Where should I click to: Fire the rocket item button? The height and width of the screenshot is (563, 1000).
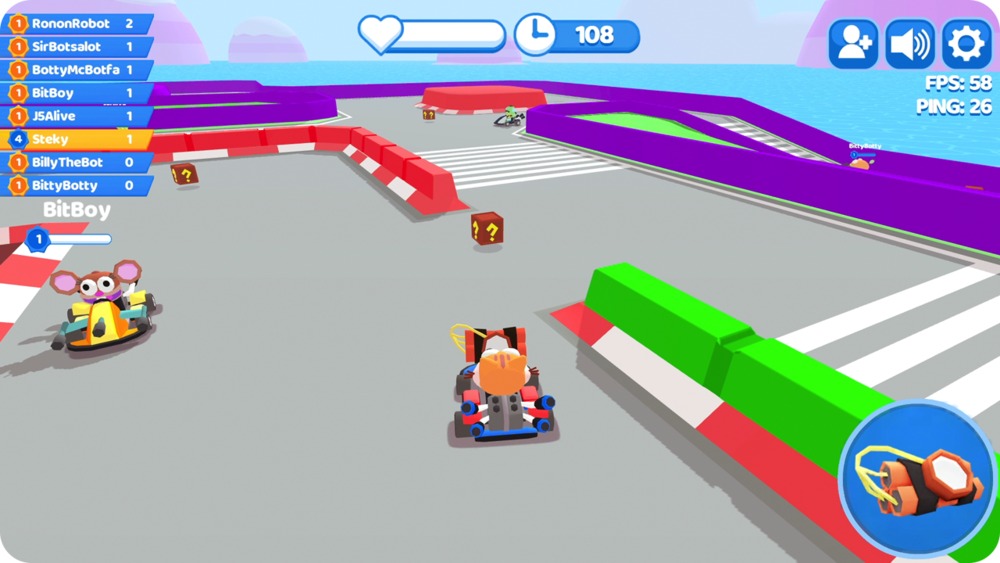pyautogui.click(x=917, y=479)
